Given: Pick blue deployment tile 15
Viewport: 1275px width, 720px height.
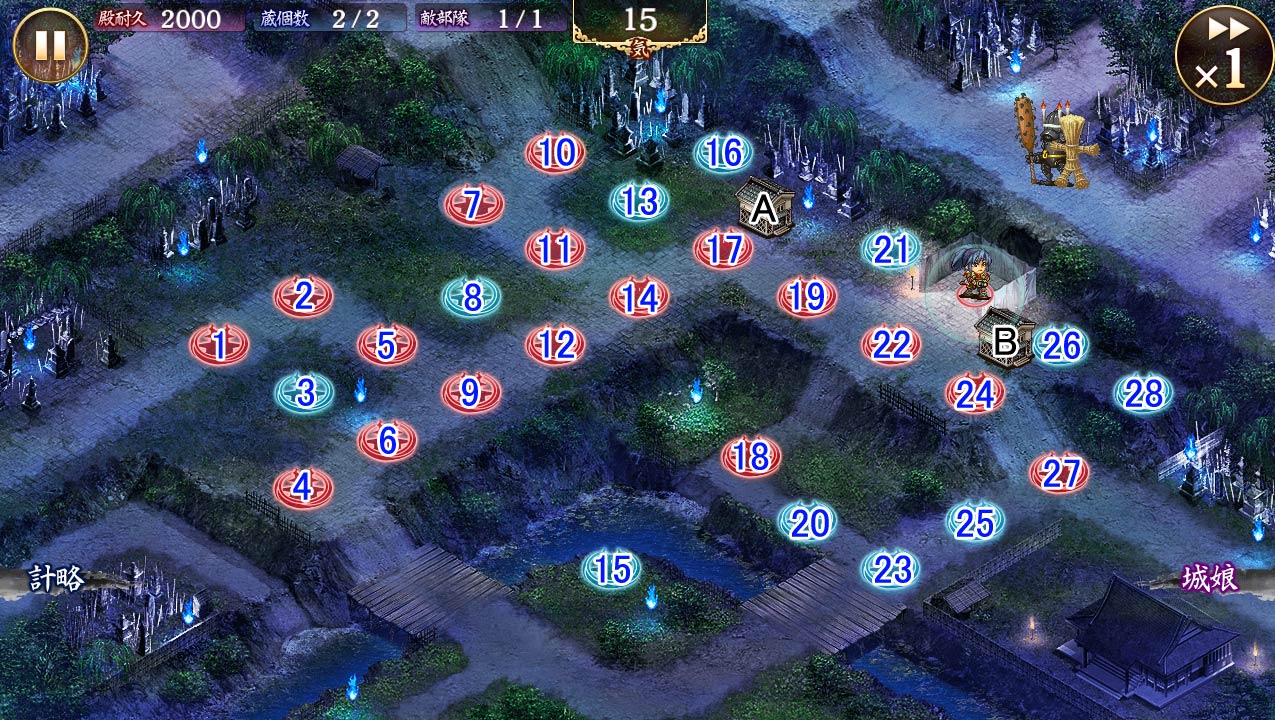Looking at the screenshot, I should click(x=612, y=569).
